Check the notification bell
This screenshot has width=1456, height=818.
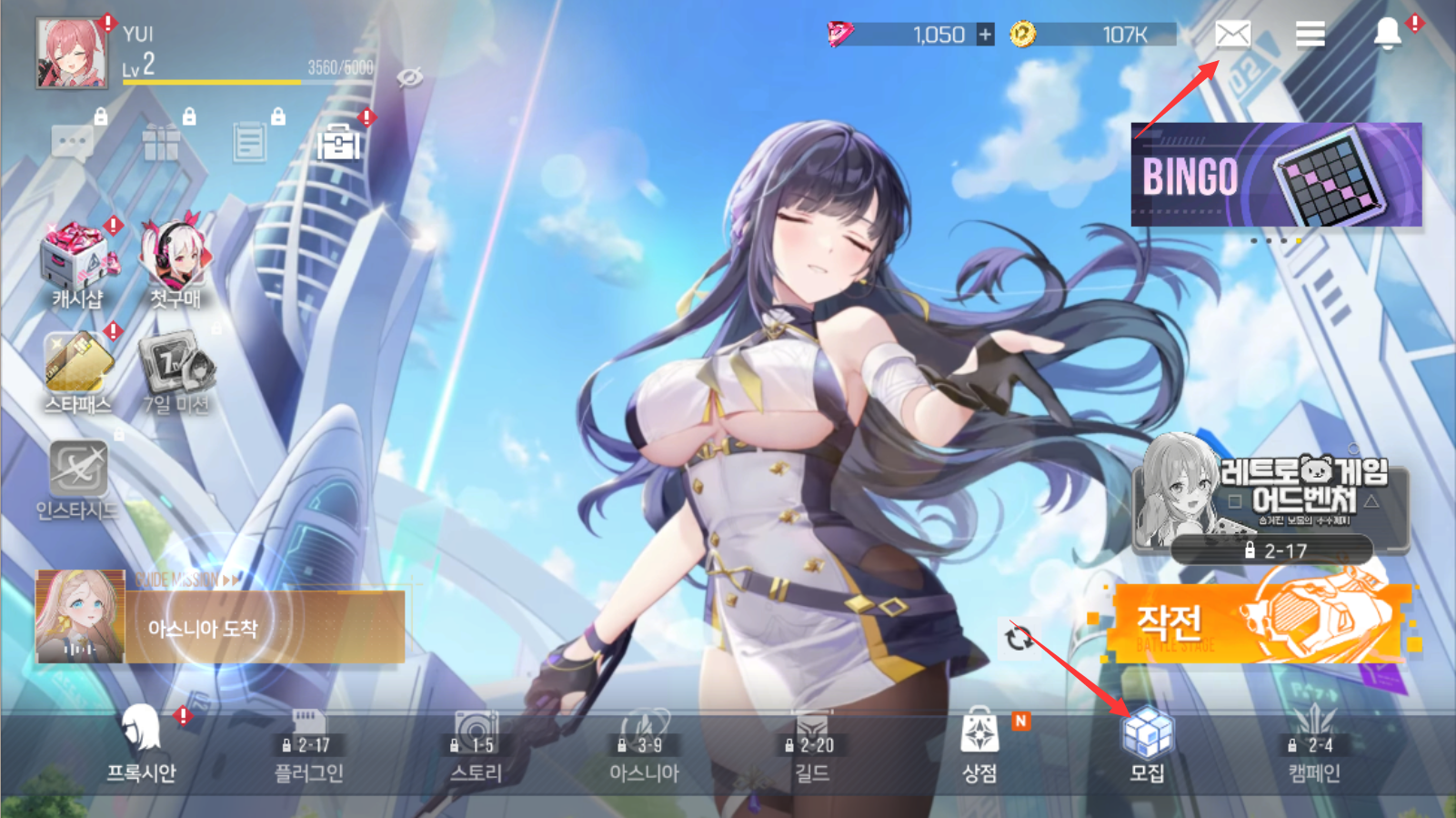[x=1387, y=35]
